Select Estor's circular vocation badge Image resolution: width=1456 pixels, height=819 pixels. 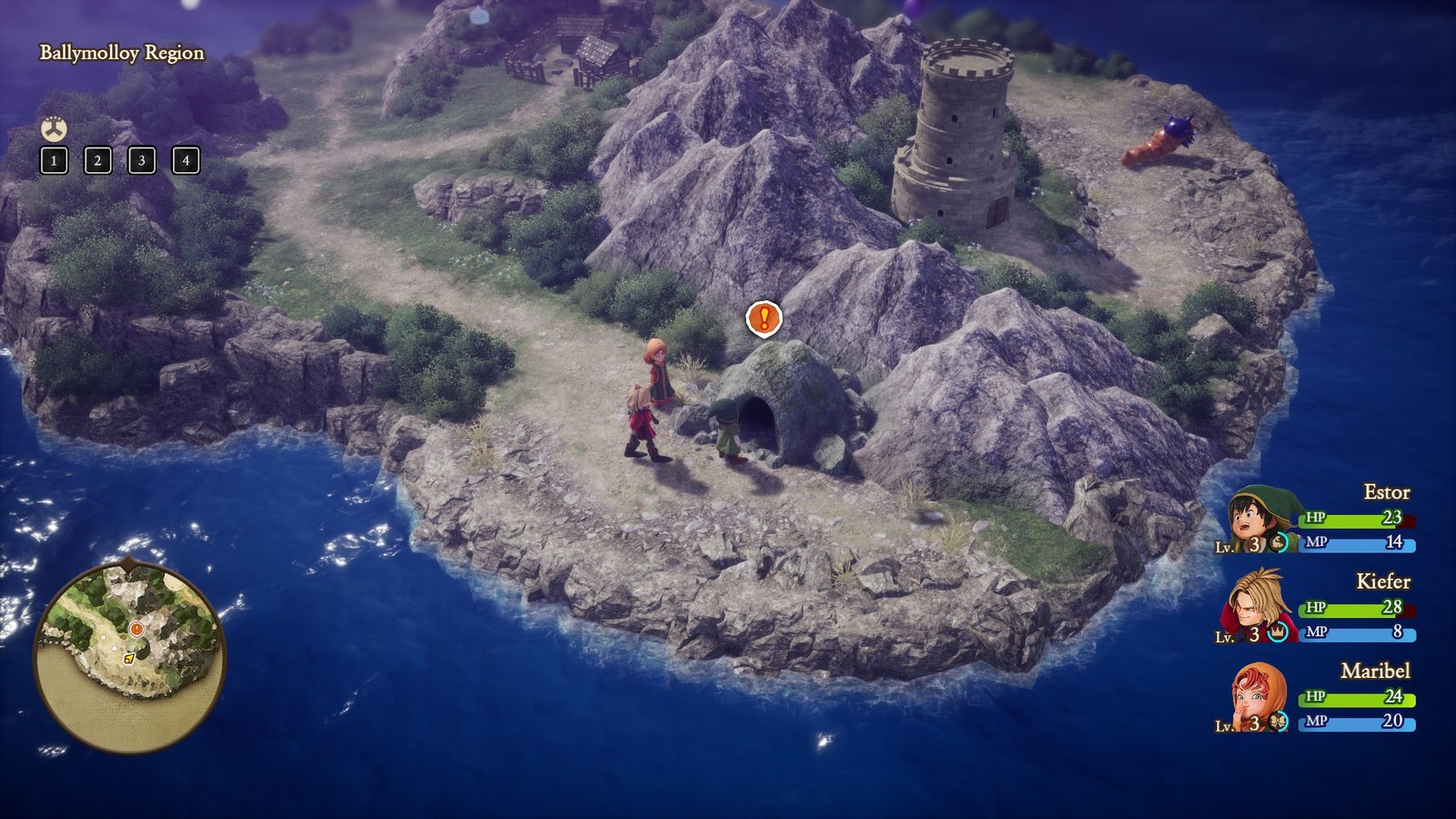(1279, 542)
